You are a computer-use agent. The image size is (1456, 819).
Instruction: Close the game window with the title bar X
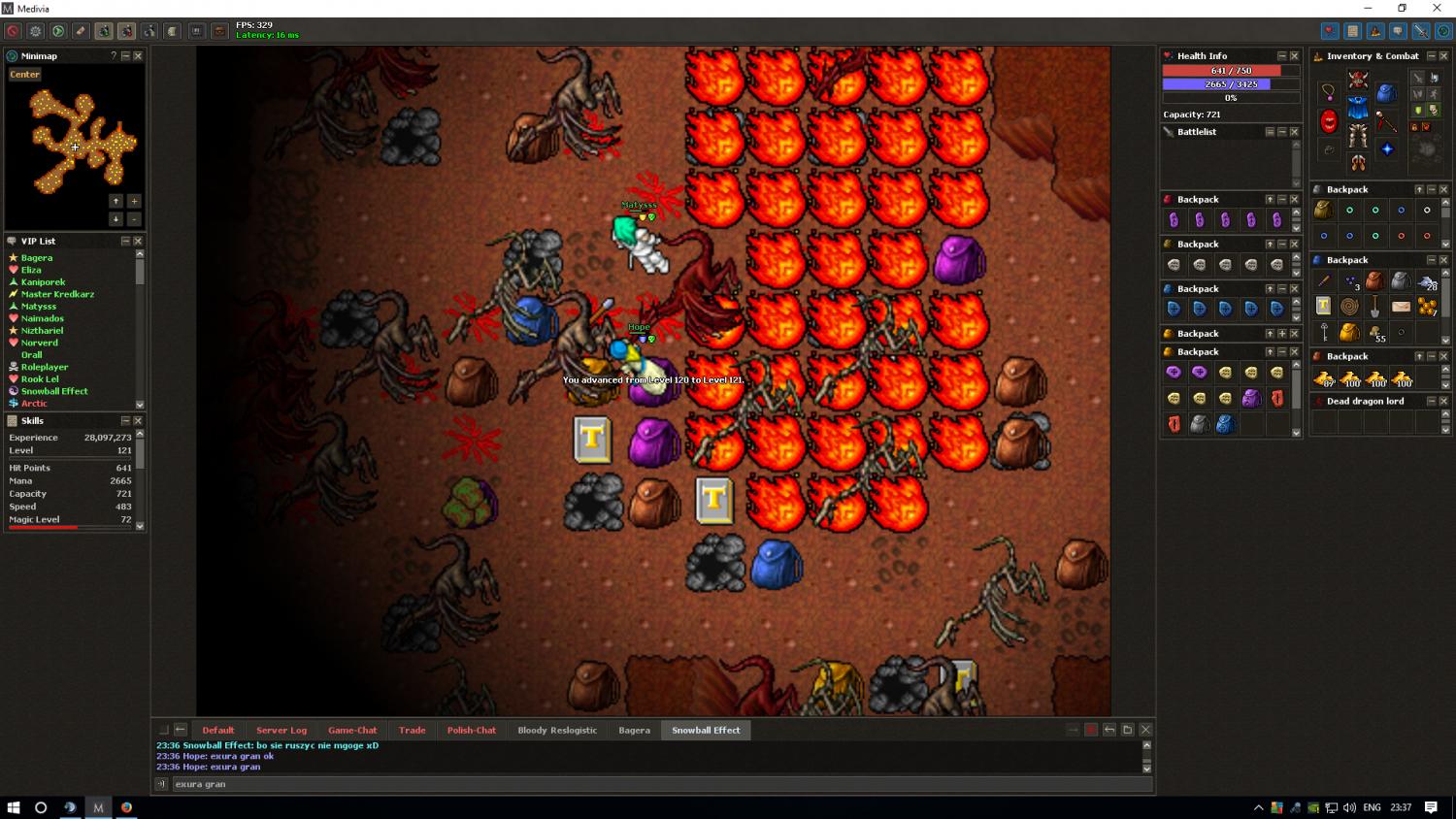(1437, 9)
